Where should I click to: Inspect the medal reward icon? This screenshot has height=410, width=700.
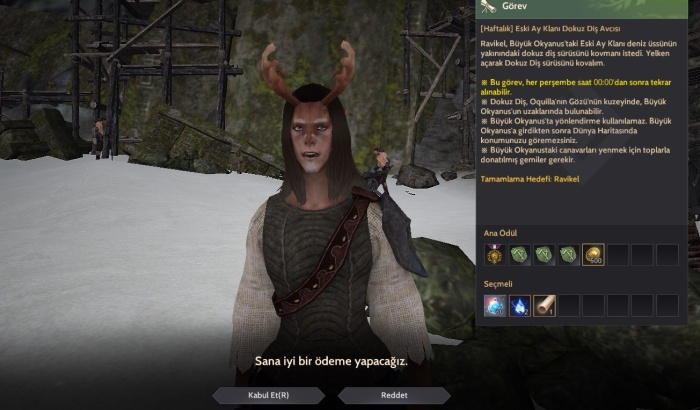point(495,256)
